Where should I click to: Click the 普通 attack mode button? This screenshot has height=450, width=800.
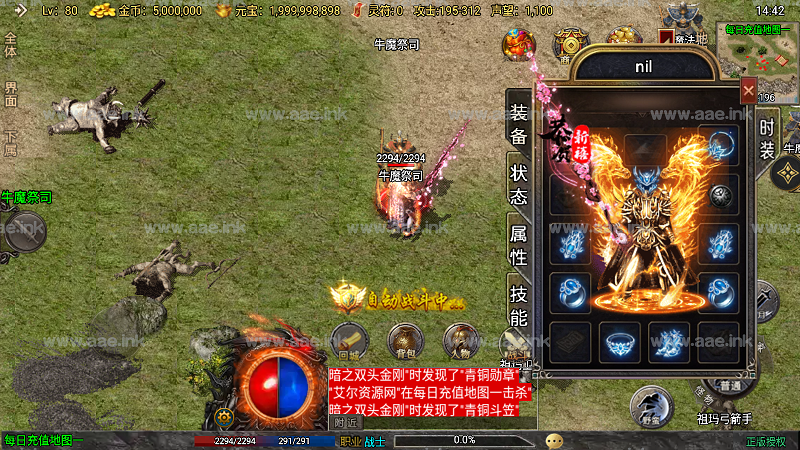pos(729,386)
